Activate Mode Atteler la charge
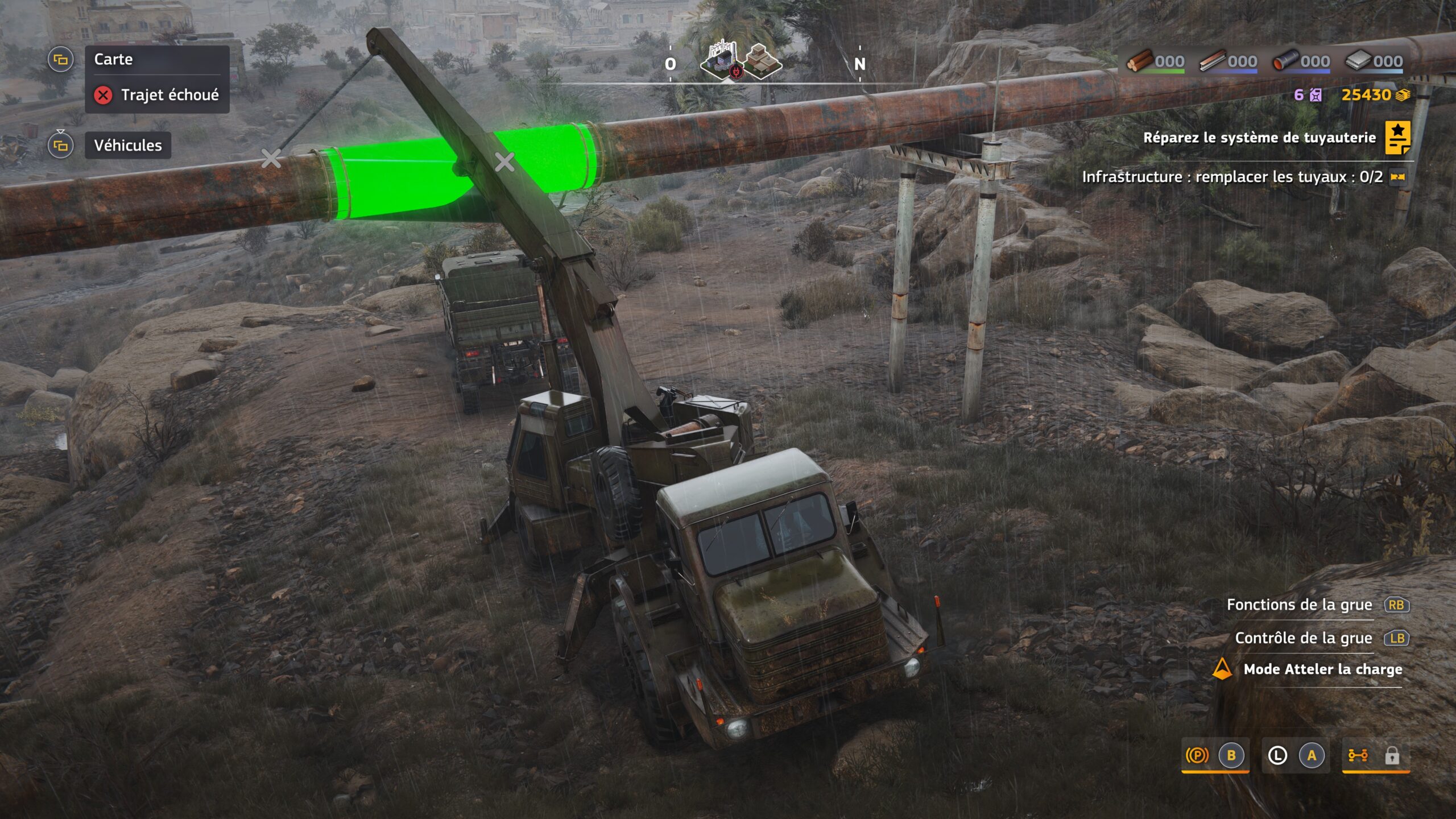This screenshot has width=1456, height=819. coord(1322,669)
